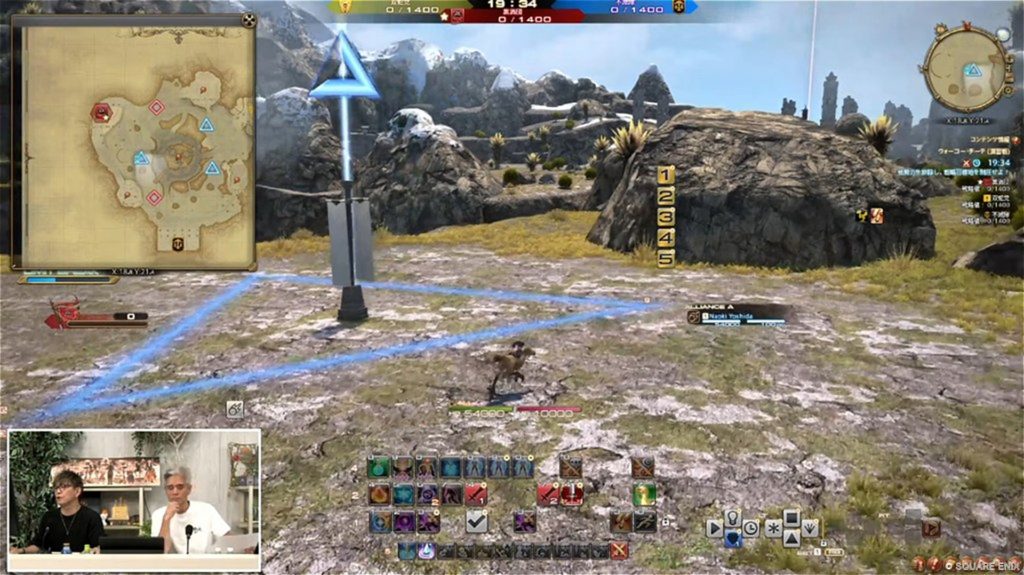Select the asterisk button
The width and height of the screenshot is (1024, 575).
pyautogui.click(x=773, y=528)
